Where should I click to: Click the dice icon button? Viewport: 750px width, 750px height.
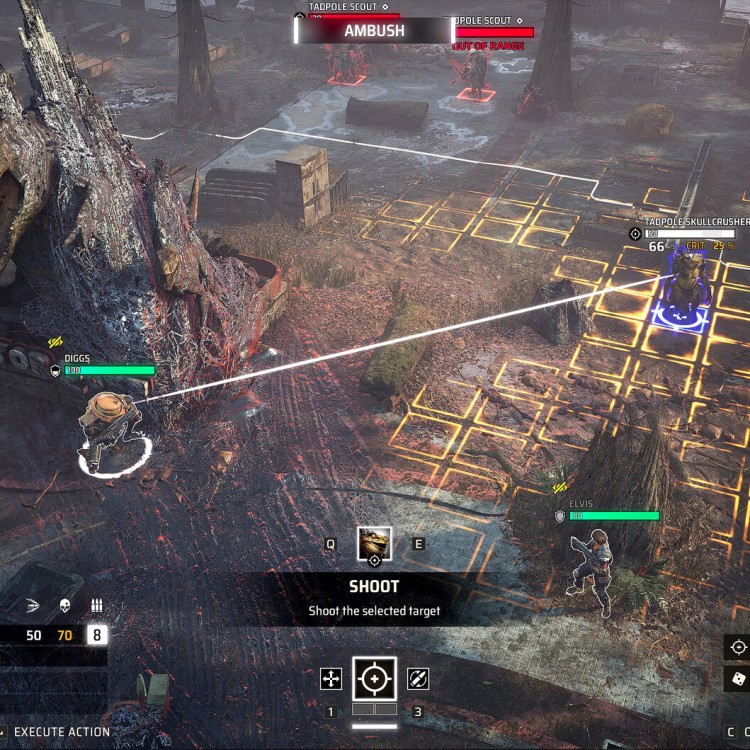[x=738, y=680]
